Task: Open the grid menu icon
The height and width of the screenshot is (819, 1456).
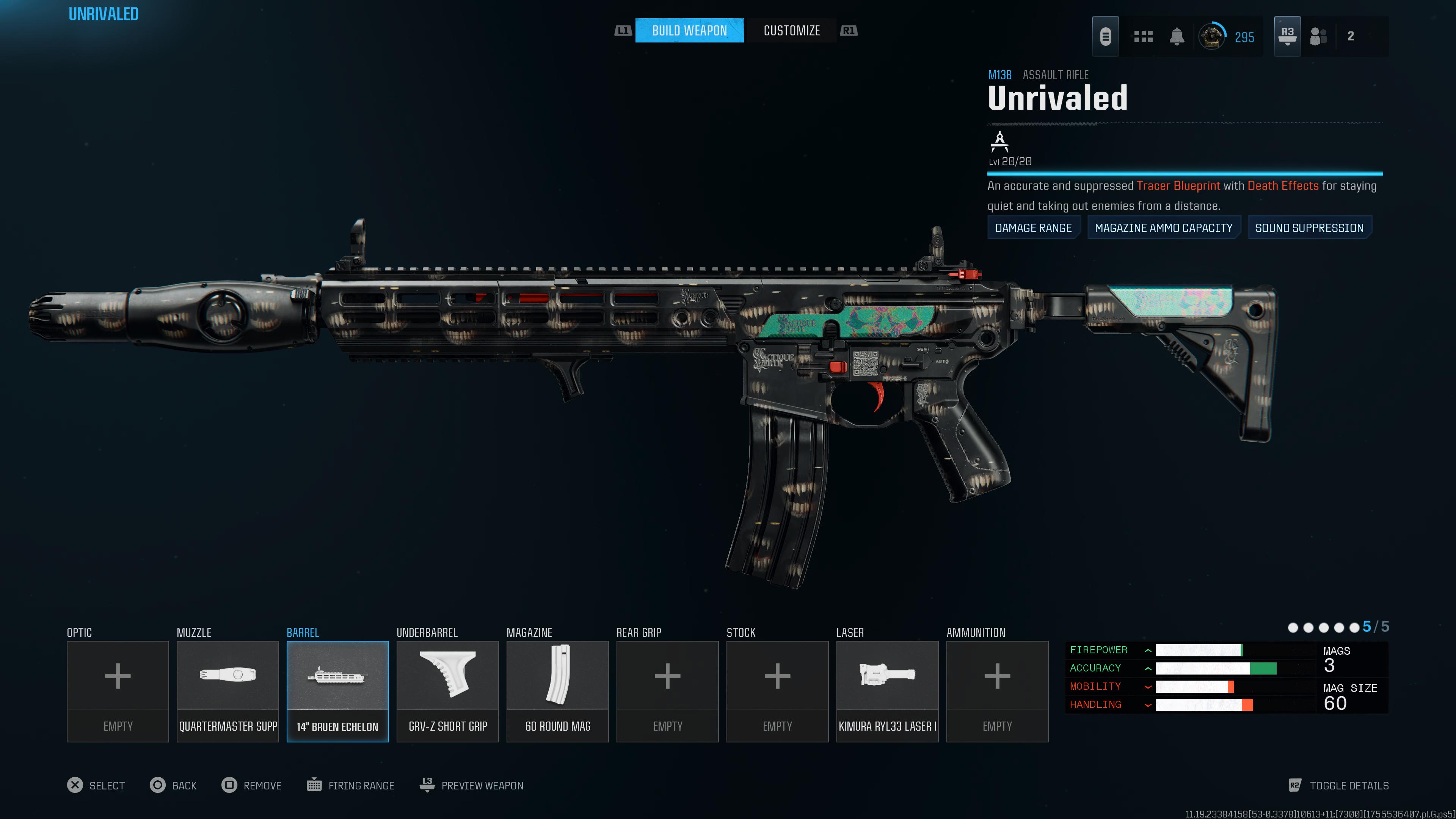Action: coord(1143,37)
